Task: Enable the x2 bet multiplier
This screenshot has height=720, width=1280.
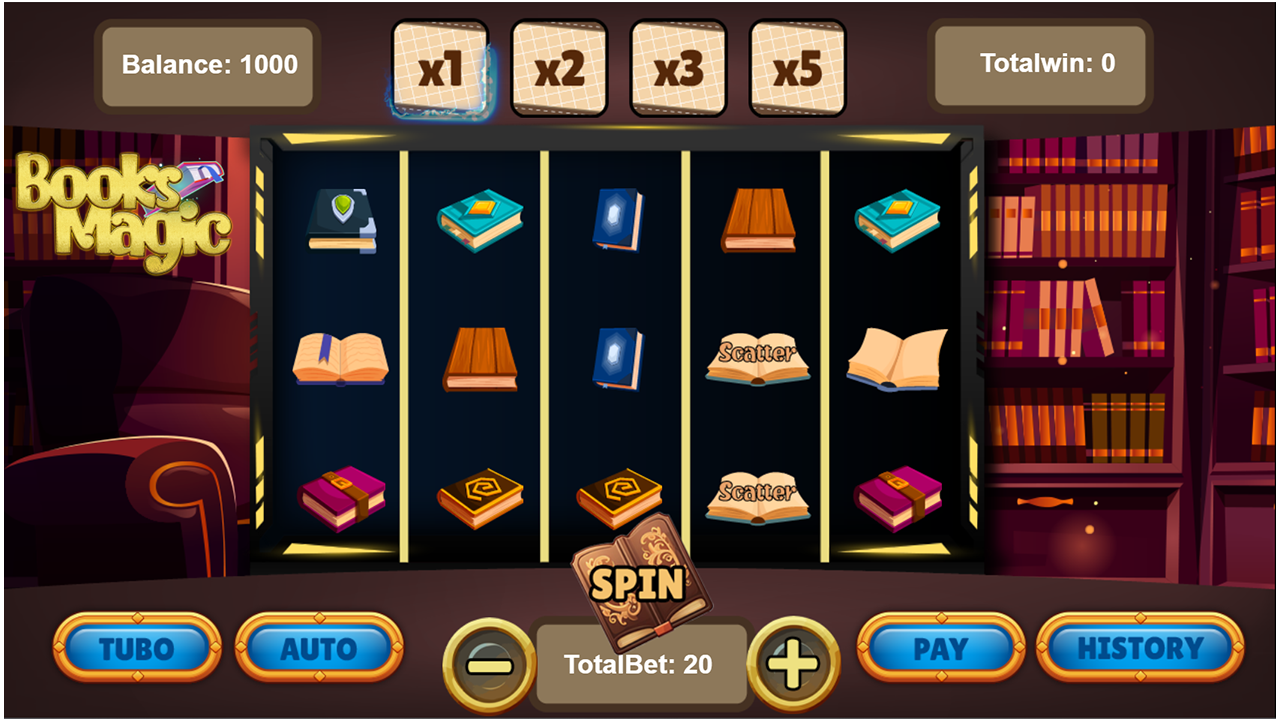Action: tap(560, 64)
